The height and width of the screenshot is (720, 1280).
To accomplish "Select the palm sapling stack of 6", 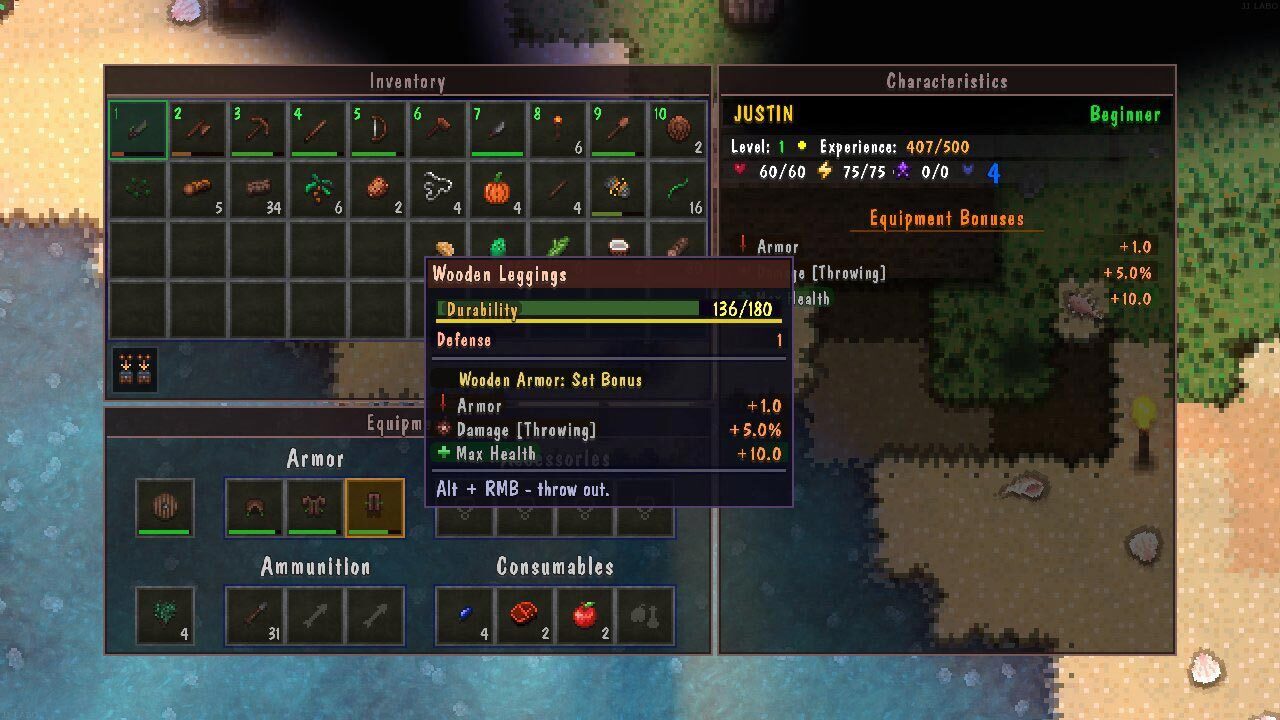I will pyautogui.click(x=317, y=189).
